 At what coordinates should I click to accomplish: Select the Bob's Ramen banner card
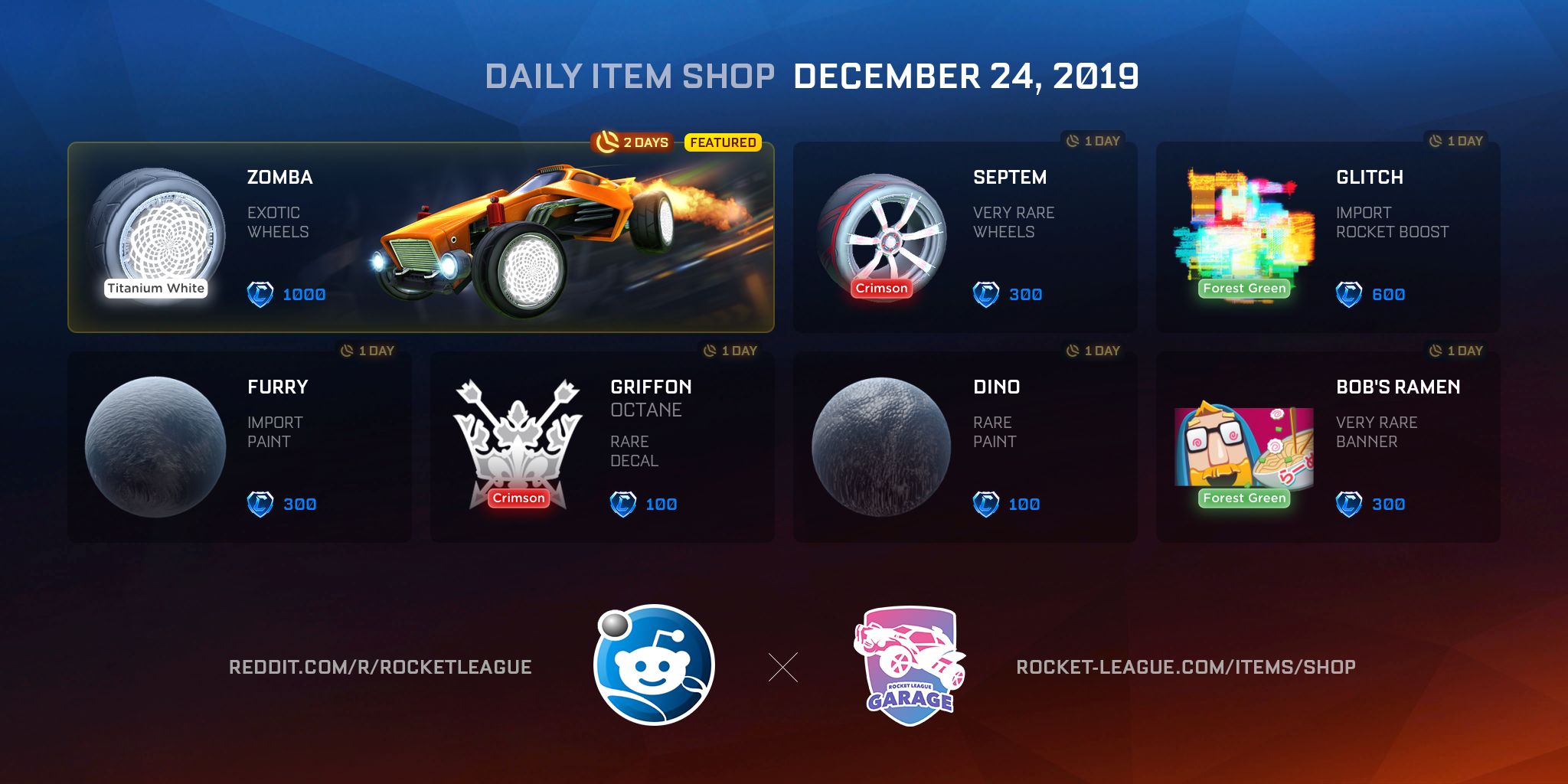1328,447
